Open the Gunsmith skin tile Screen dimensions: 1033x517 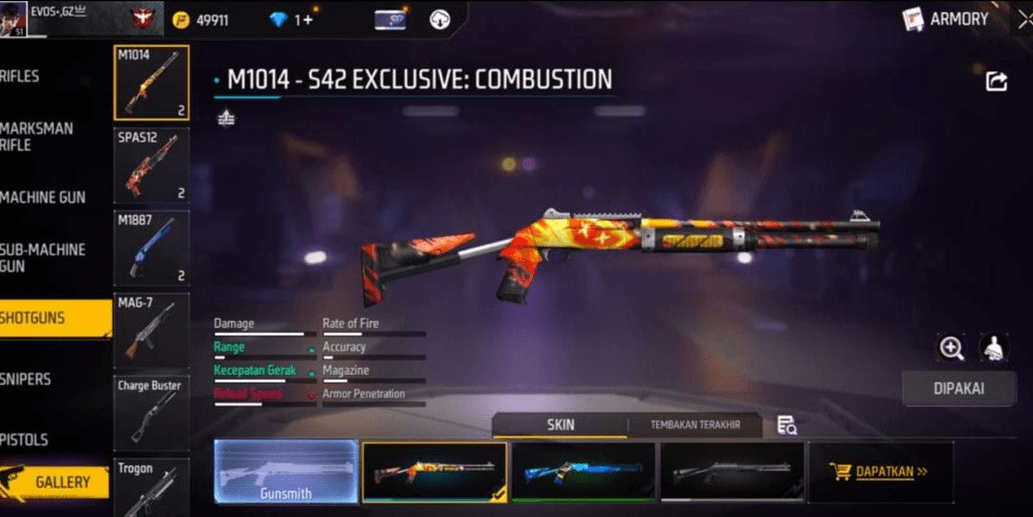(286, 471)
